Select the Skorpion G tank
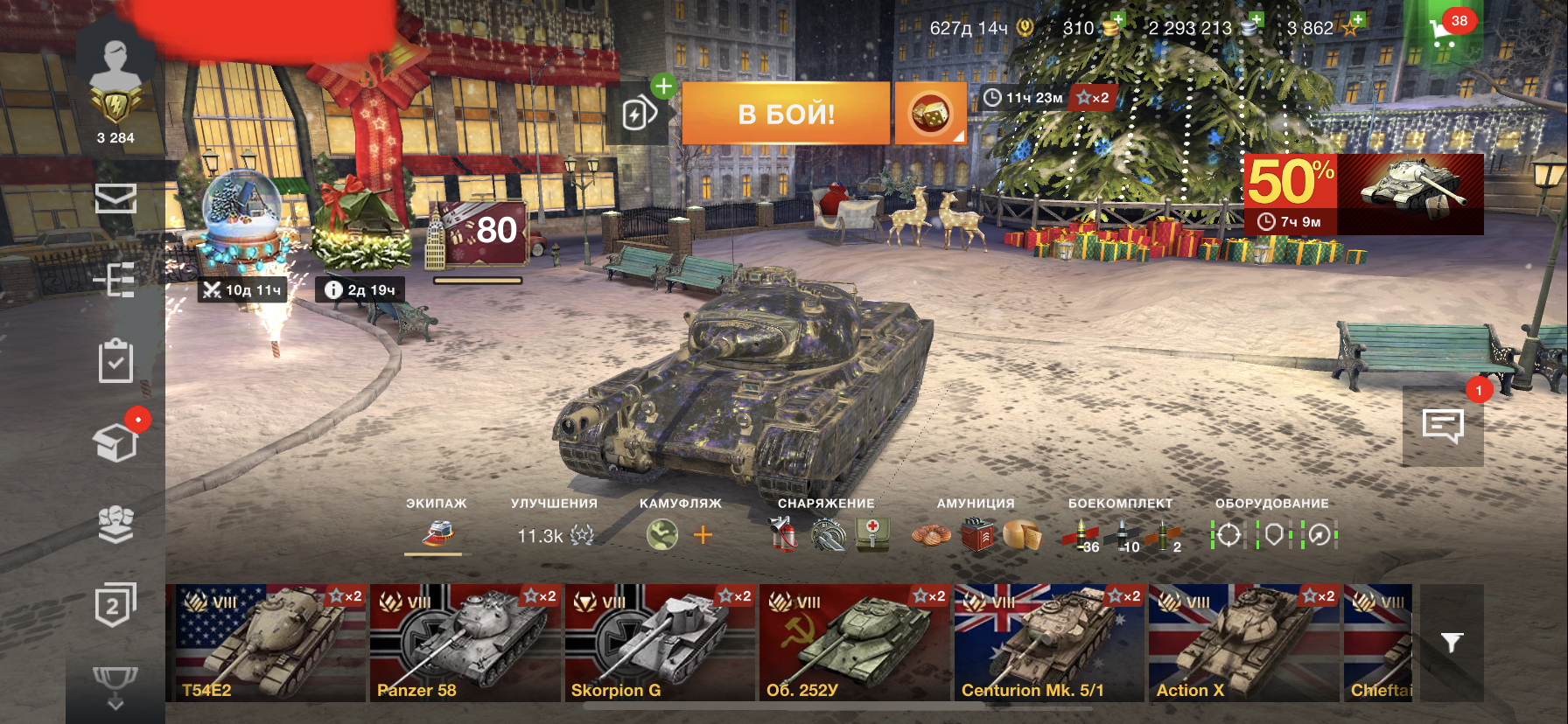 (x=660, y=644)
